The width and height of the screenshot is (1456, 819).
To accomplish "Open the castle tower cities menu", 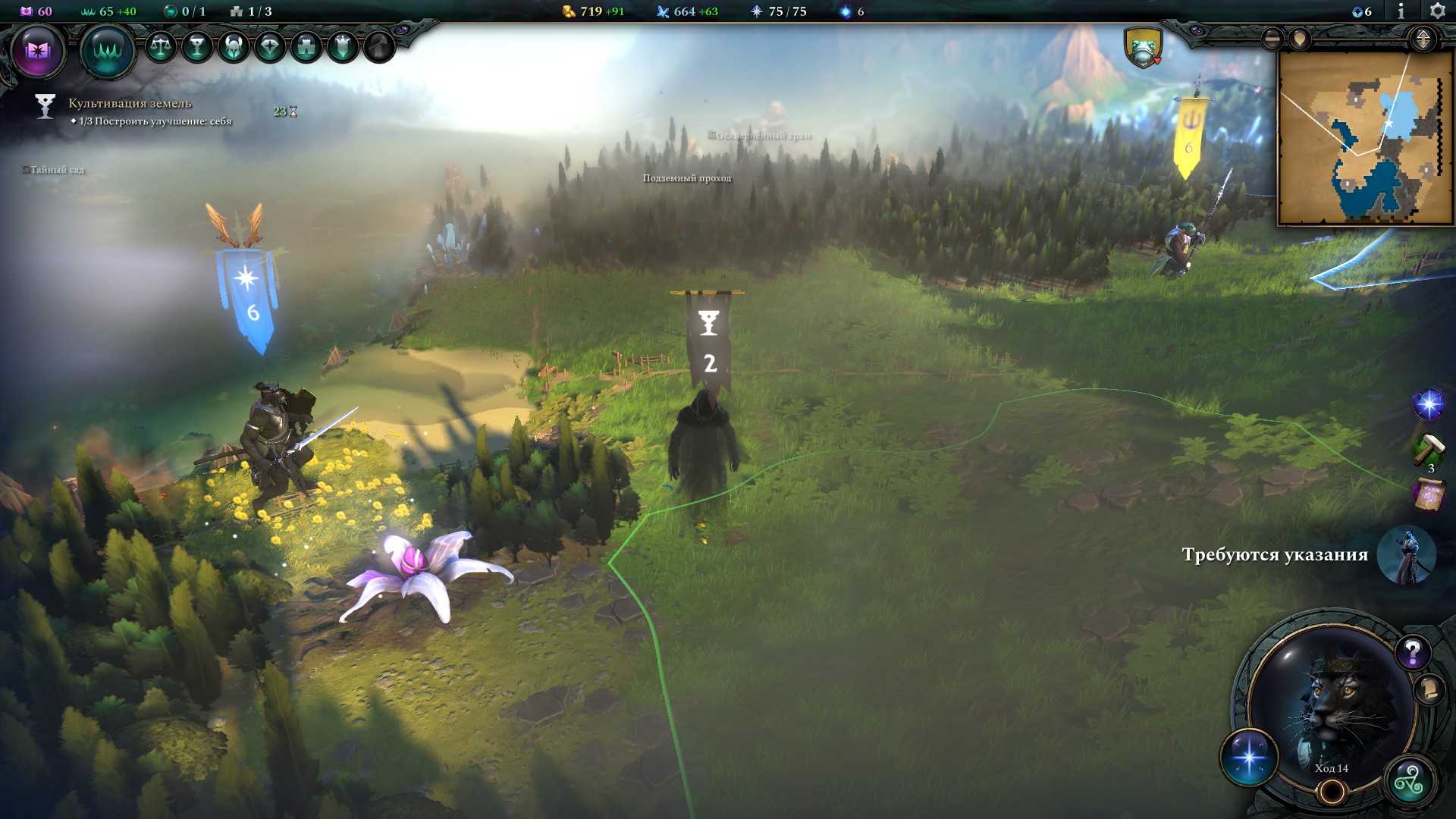I will 306,47.
